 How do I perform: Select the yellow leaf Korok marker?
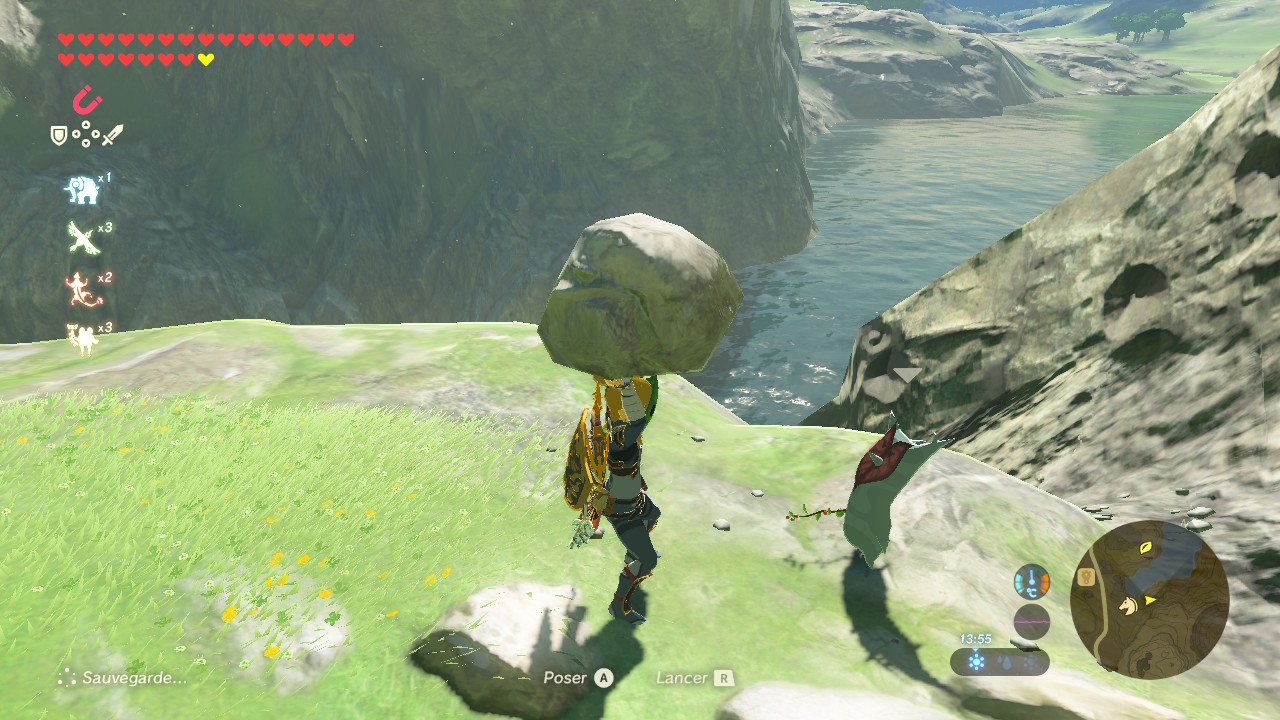click(x=1145, y=549)
